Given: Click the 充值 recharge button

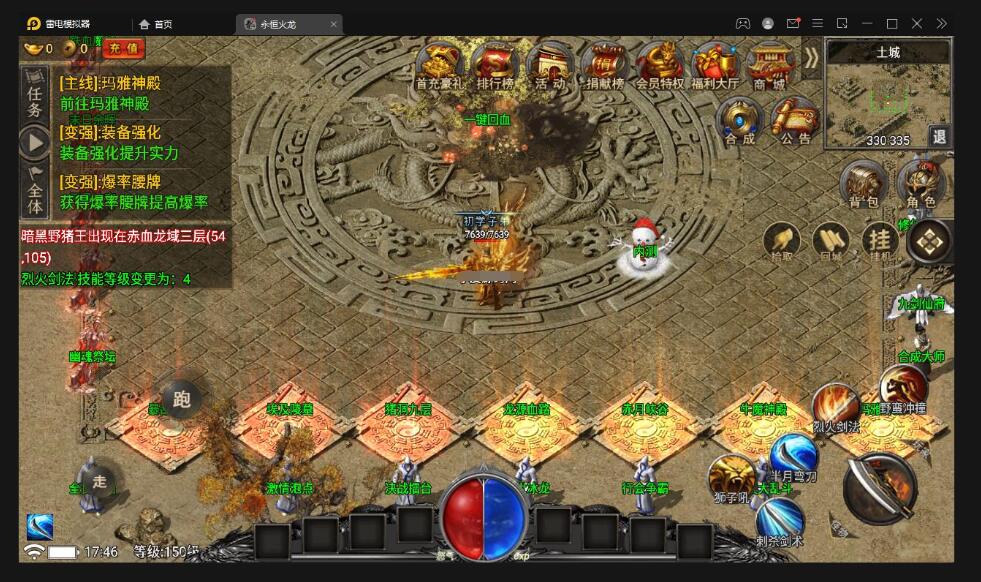Looking at the screenshot, I should (x=125, y=48).
